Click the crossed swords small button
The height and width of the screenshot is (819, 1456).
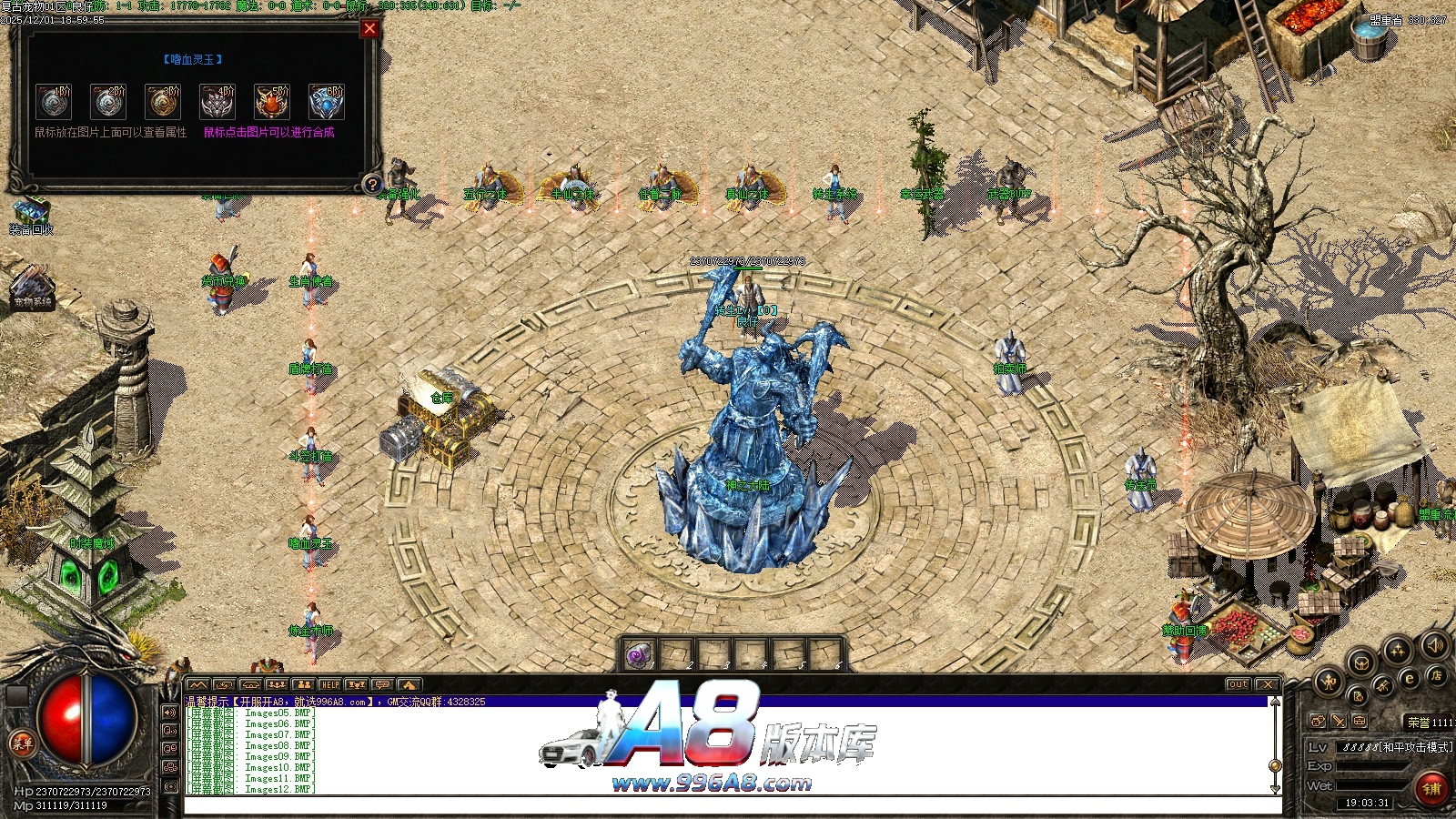[1339, 721]
